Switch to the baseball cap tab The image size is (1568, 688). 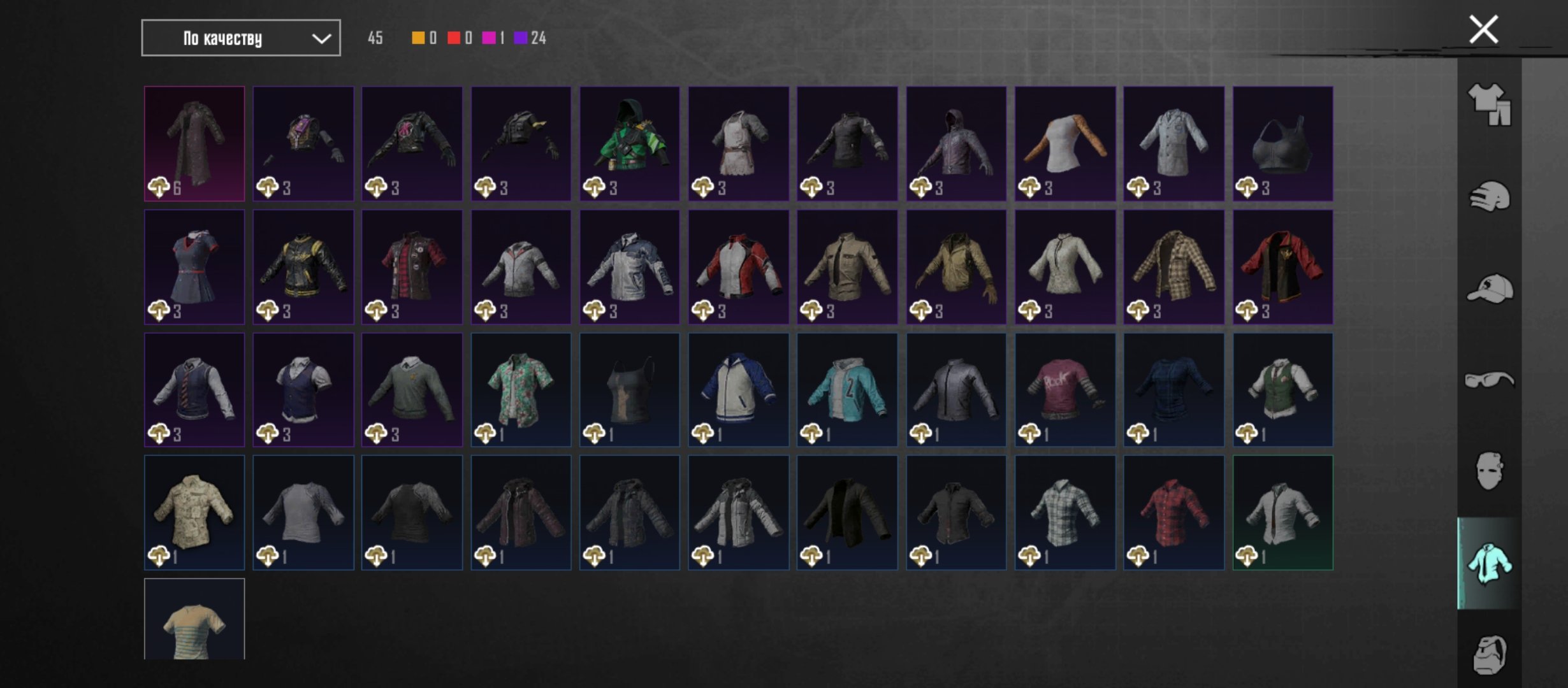(x=1489, y=289)
